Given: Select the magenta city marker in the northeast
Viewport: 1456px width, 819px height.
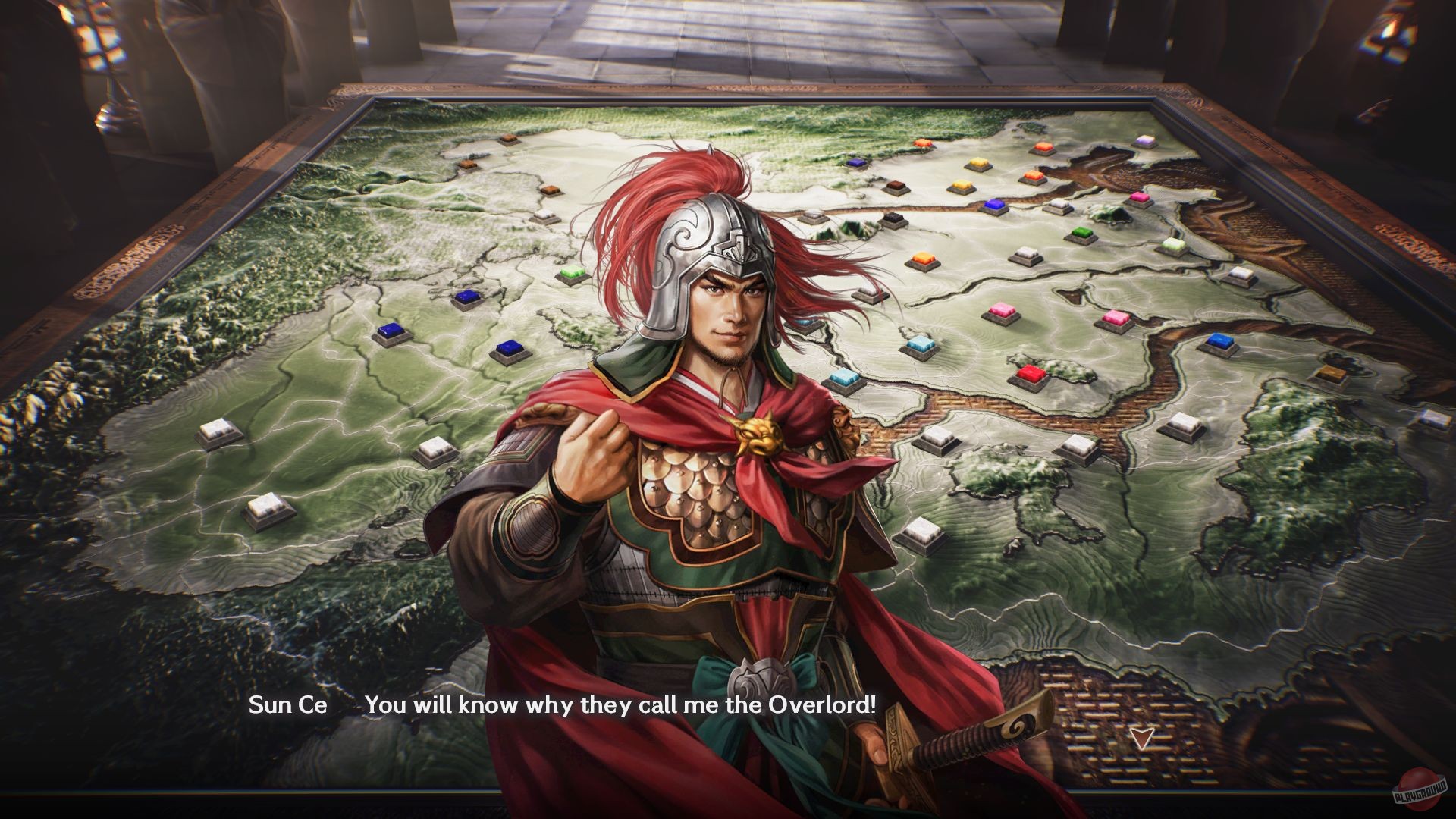Looking at the screenshot, I should [x=1139, y=198].
